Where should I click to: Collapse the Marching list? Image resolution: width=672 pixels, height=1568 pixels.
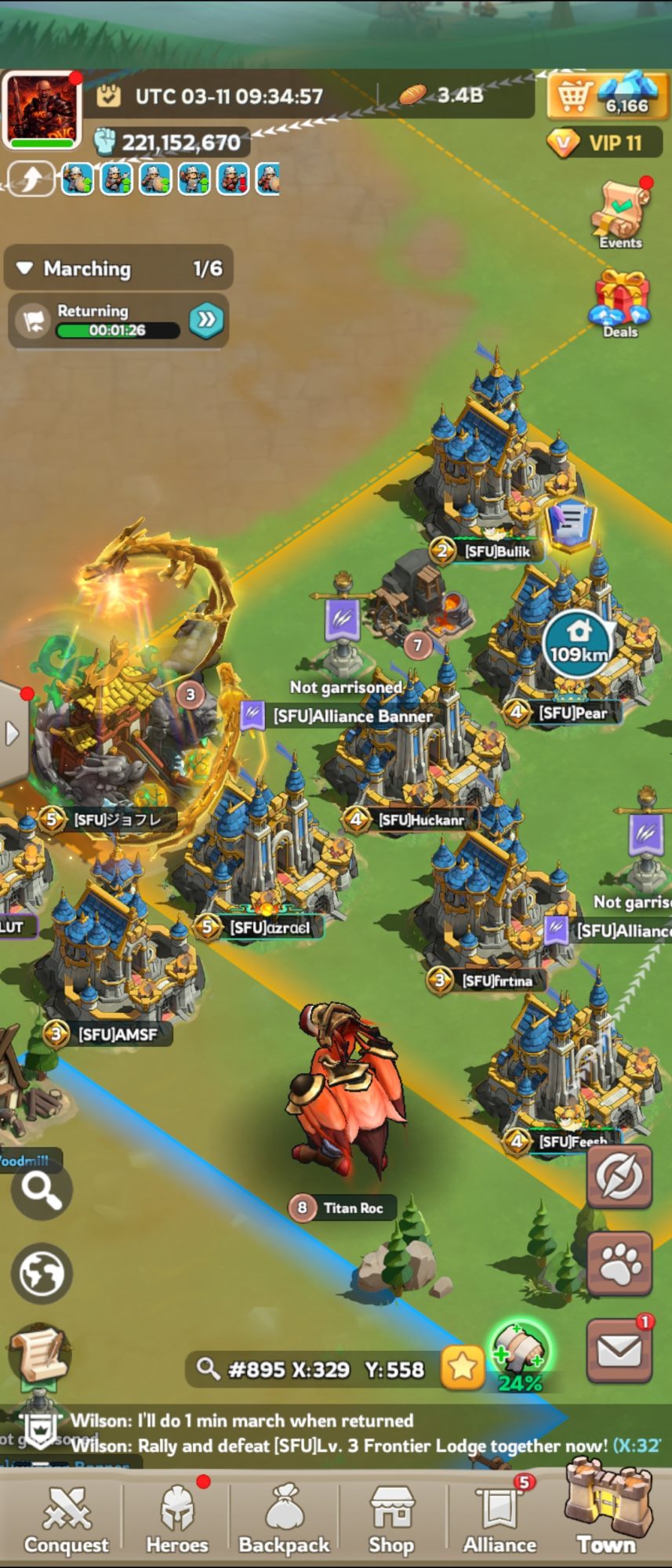click(x=26, y=268)
